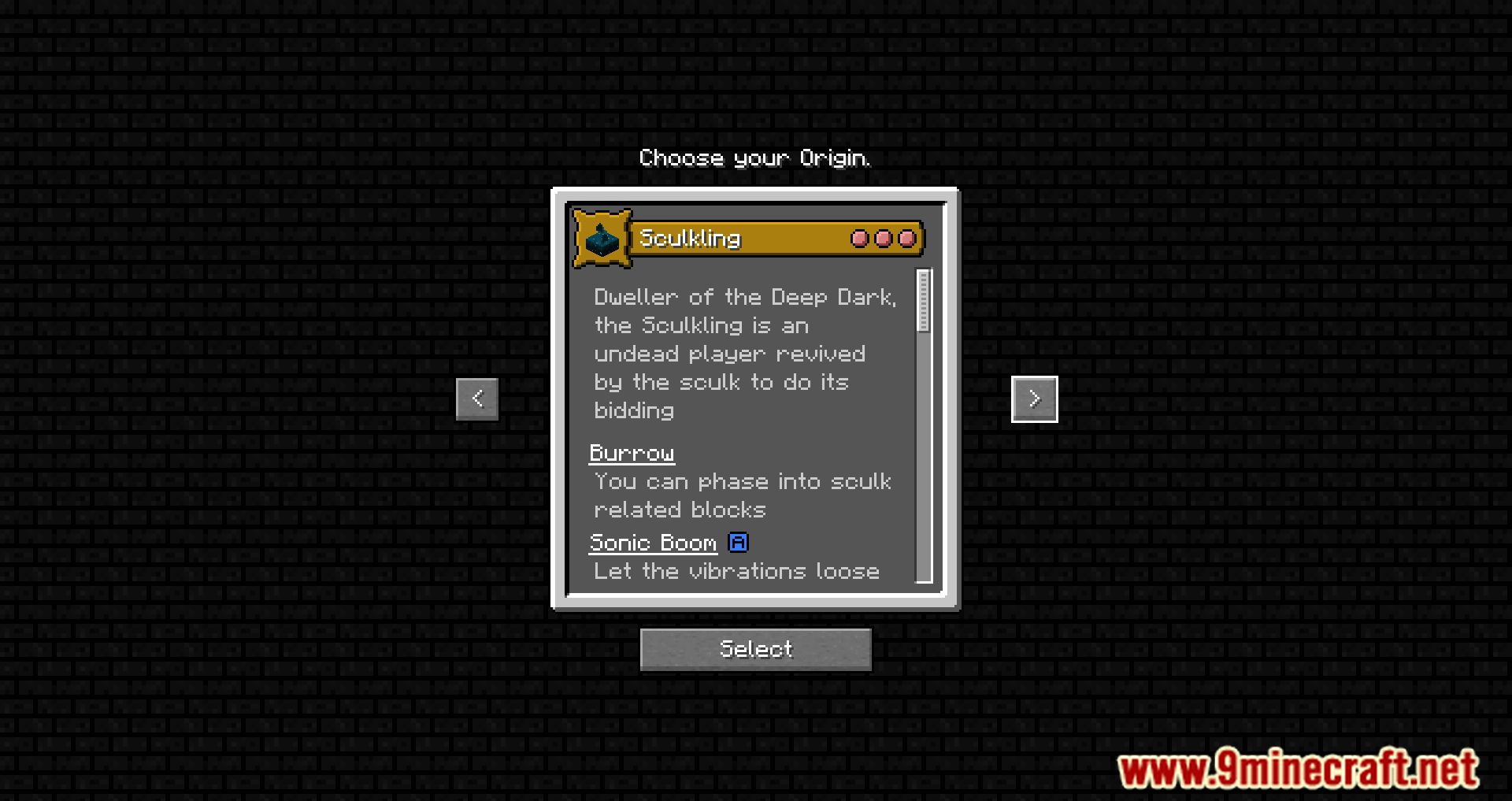Open the Burrow power entry
1512x801 pixels.
pyautogui.click(x=632, y=453)
